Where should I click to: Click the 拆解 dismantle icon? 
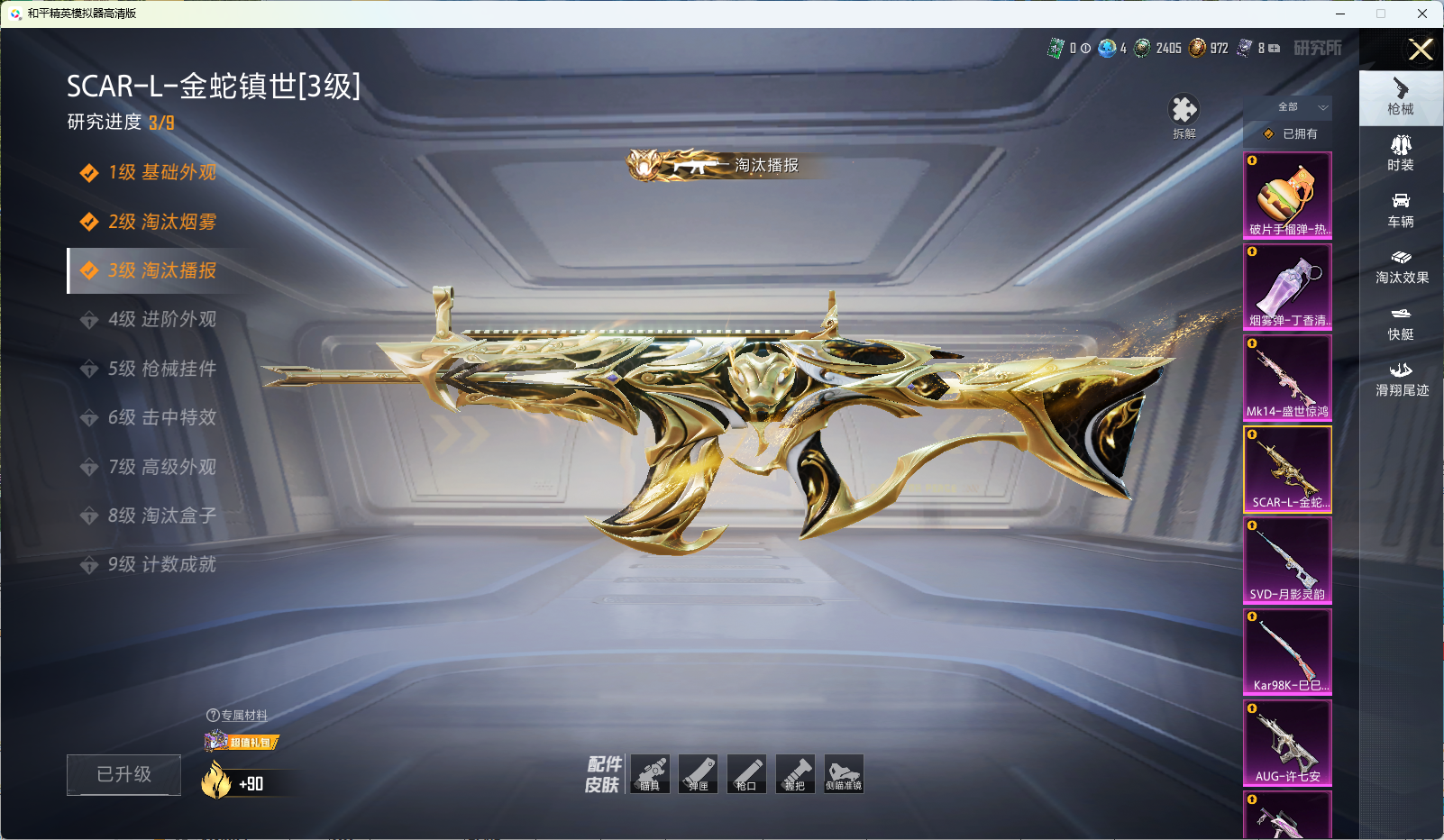coord(1184,116)
